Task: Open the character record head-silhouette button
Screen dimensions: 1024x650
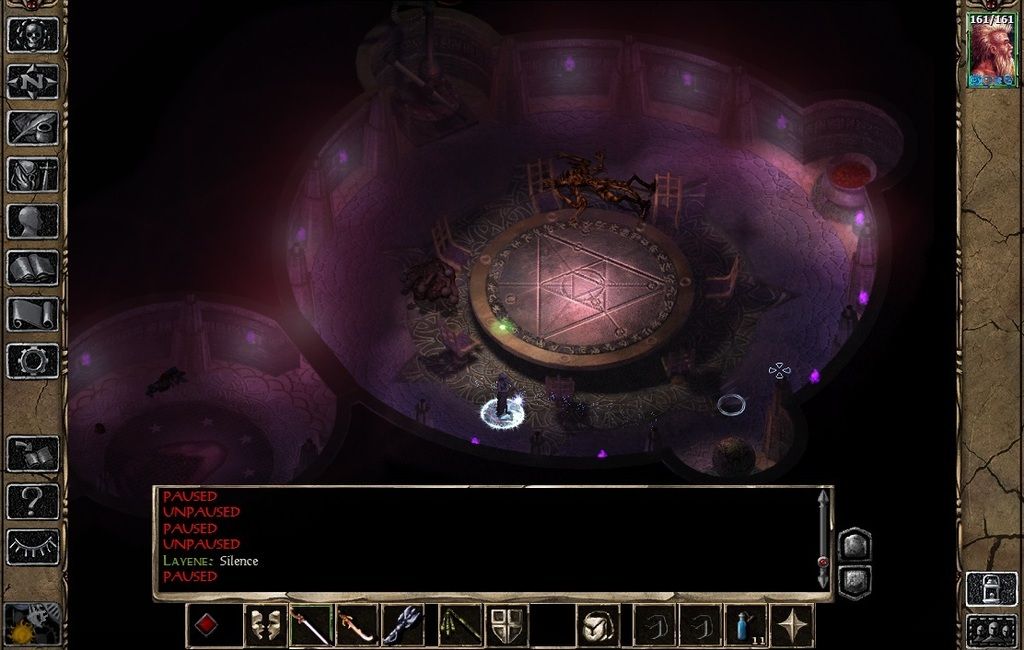Action: (x=33, y=221)
